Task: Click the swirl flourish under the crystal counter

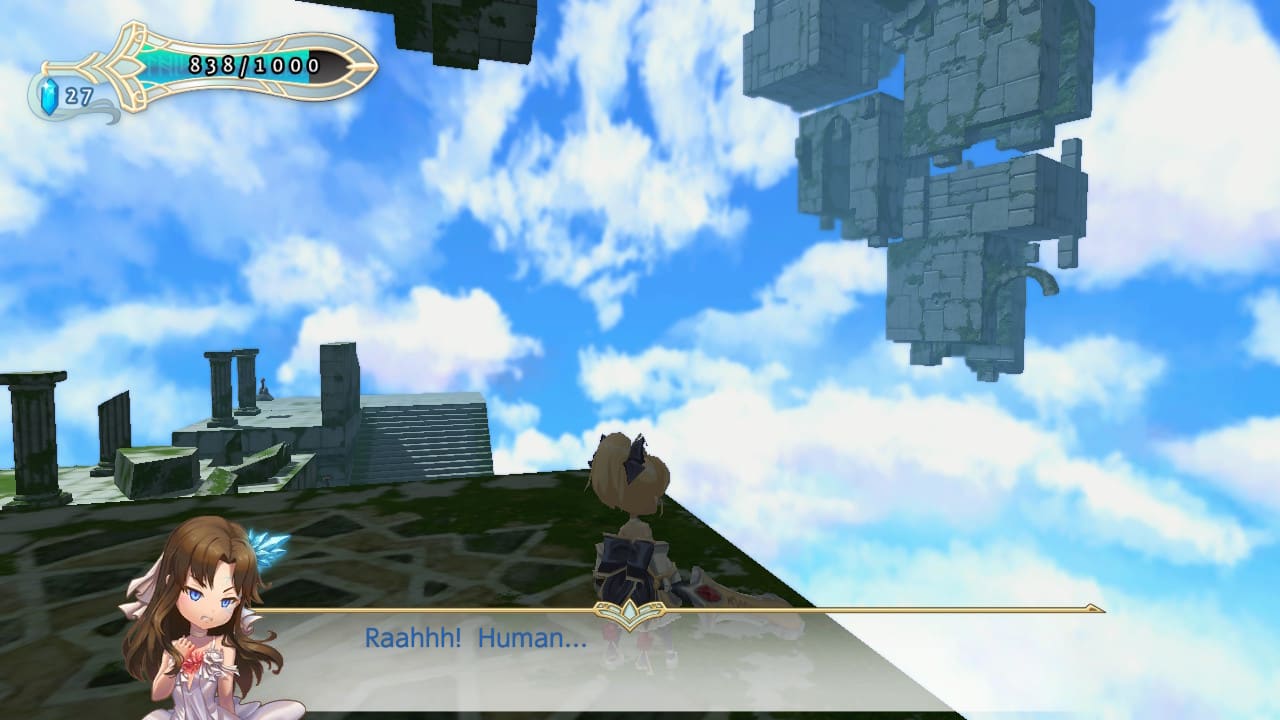Action: [105, 112]
